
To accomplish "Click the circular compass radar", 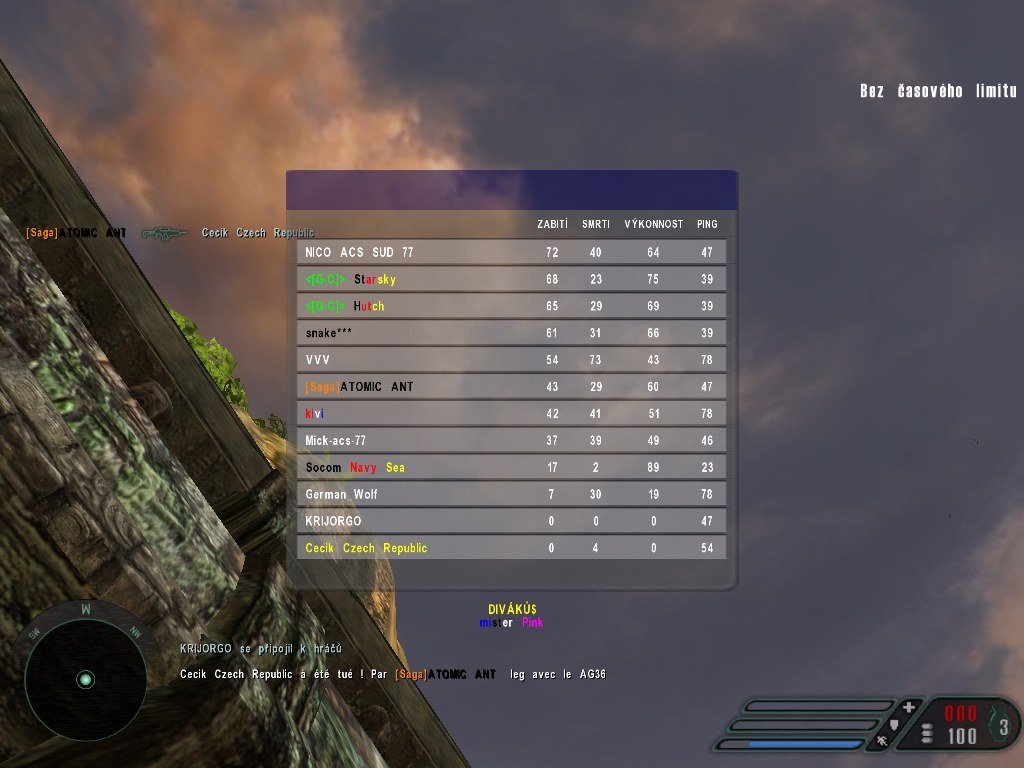I will point(85,679).
